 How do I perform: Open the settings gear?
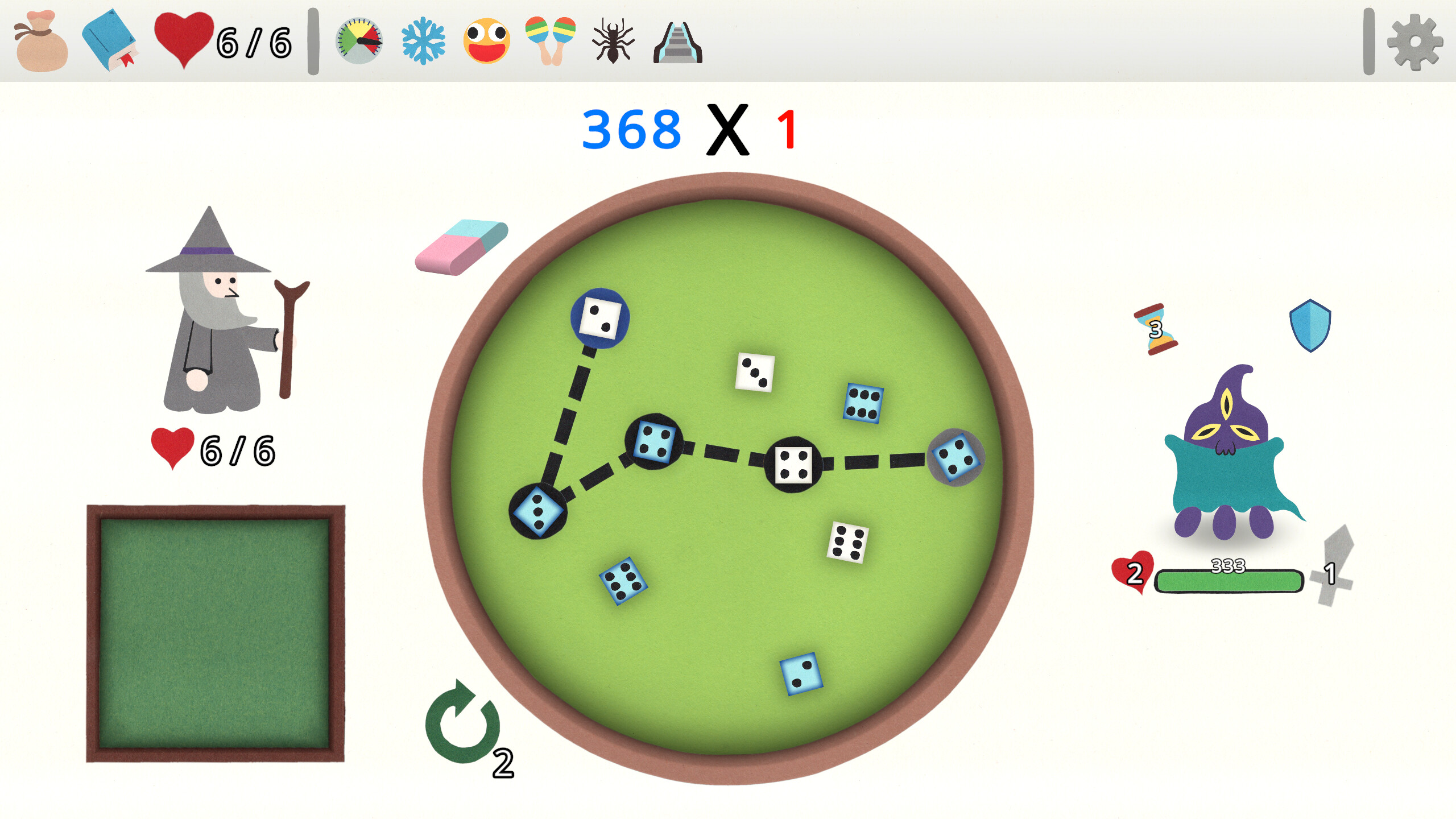(x=1416, y=41)
